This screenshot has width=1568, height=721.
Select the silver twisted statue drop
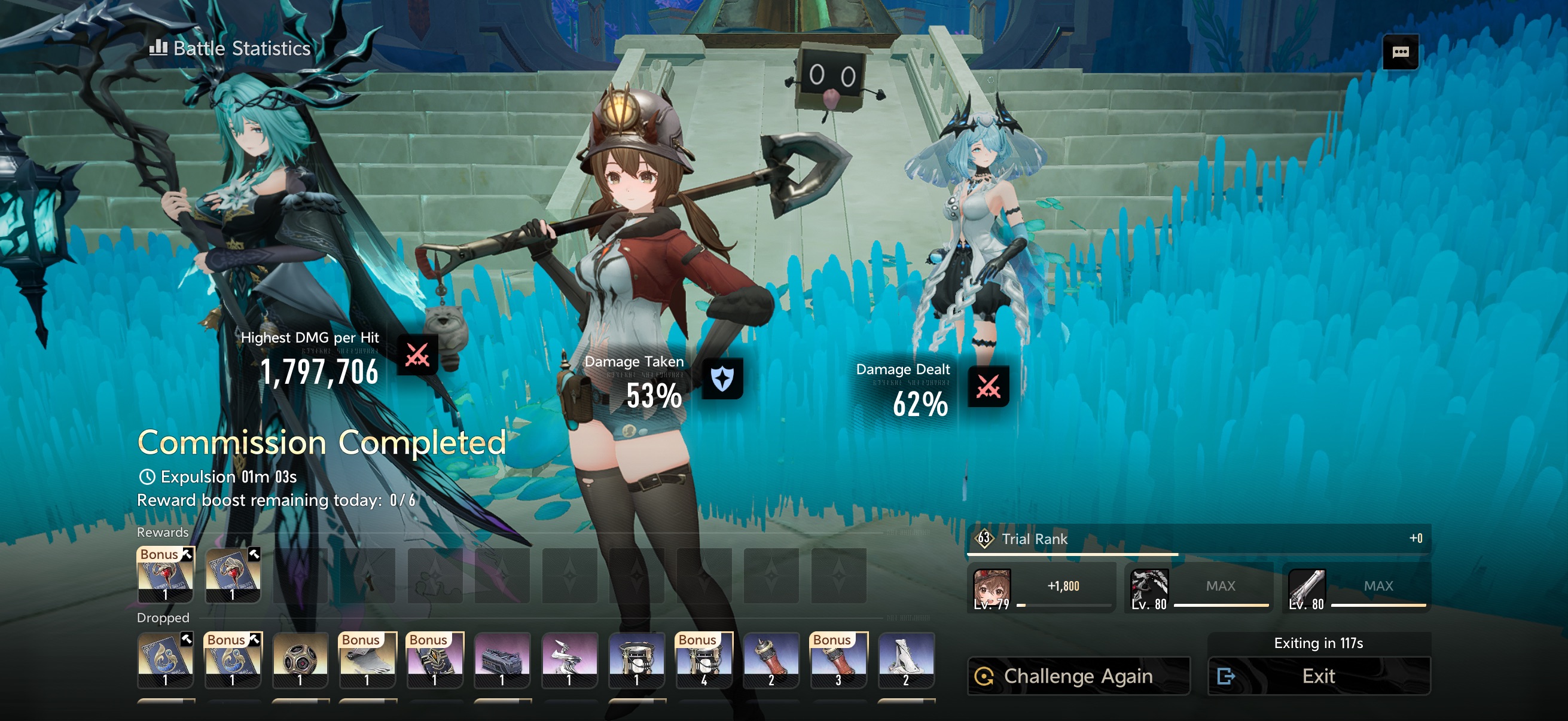(569, 660)
